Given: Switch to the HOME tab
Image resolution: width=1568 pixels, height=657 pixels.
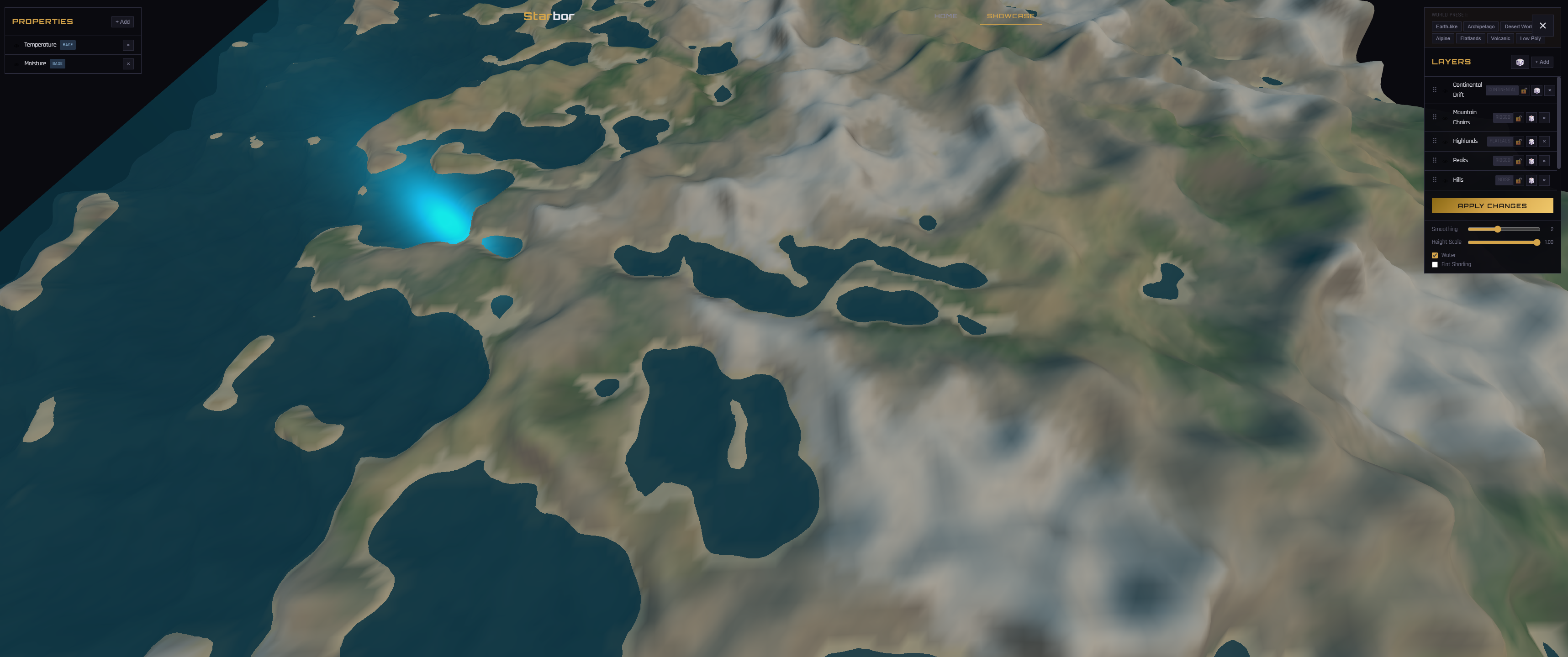Looking at the screenshot, I should (x=946, y=16).
